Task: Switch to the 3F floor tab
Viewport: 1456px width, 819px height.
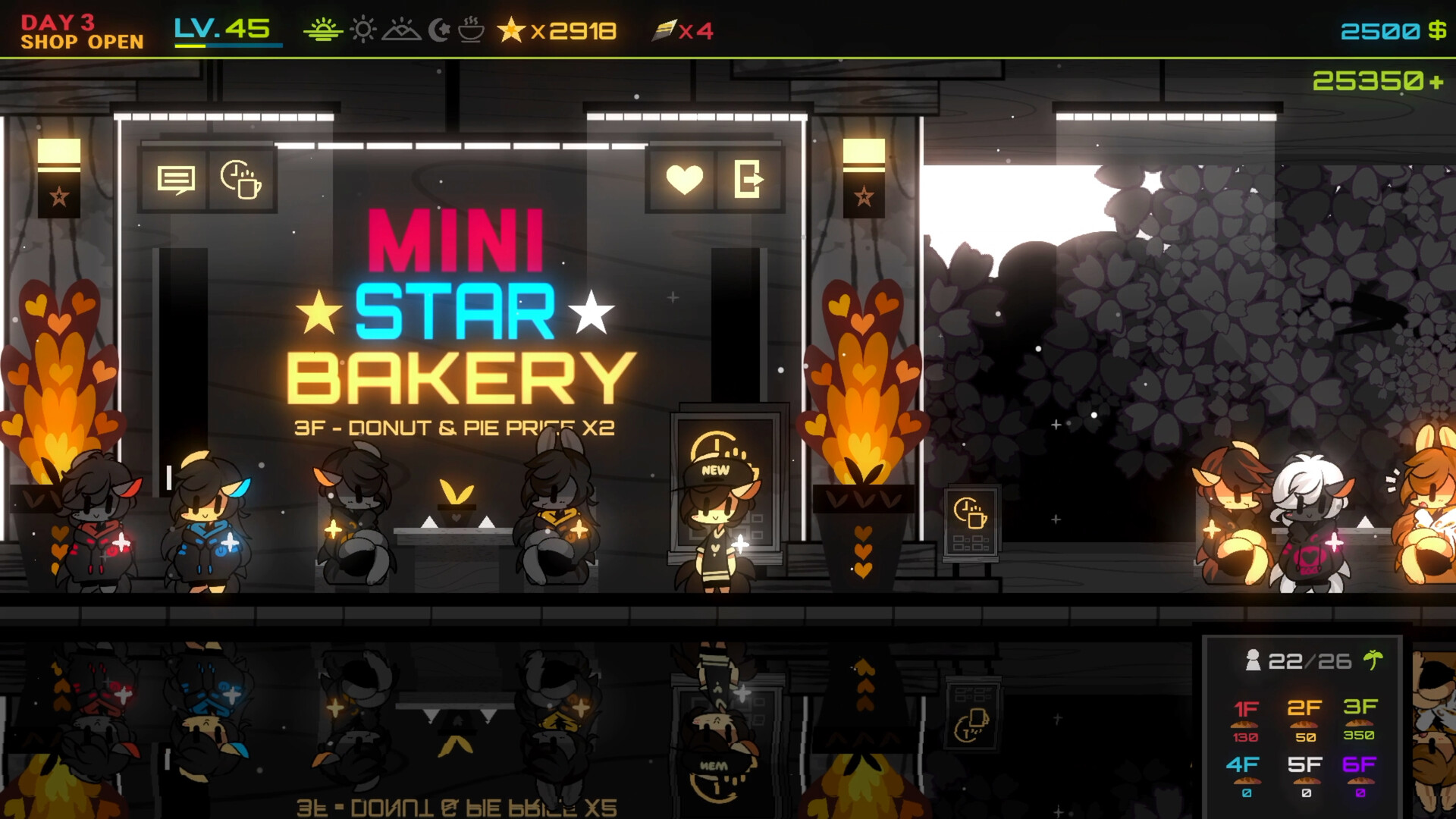Action: 1360,708
